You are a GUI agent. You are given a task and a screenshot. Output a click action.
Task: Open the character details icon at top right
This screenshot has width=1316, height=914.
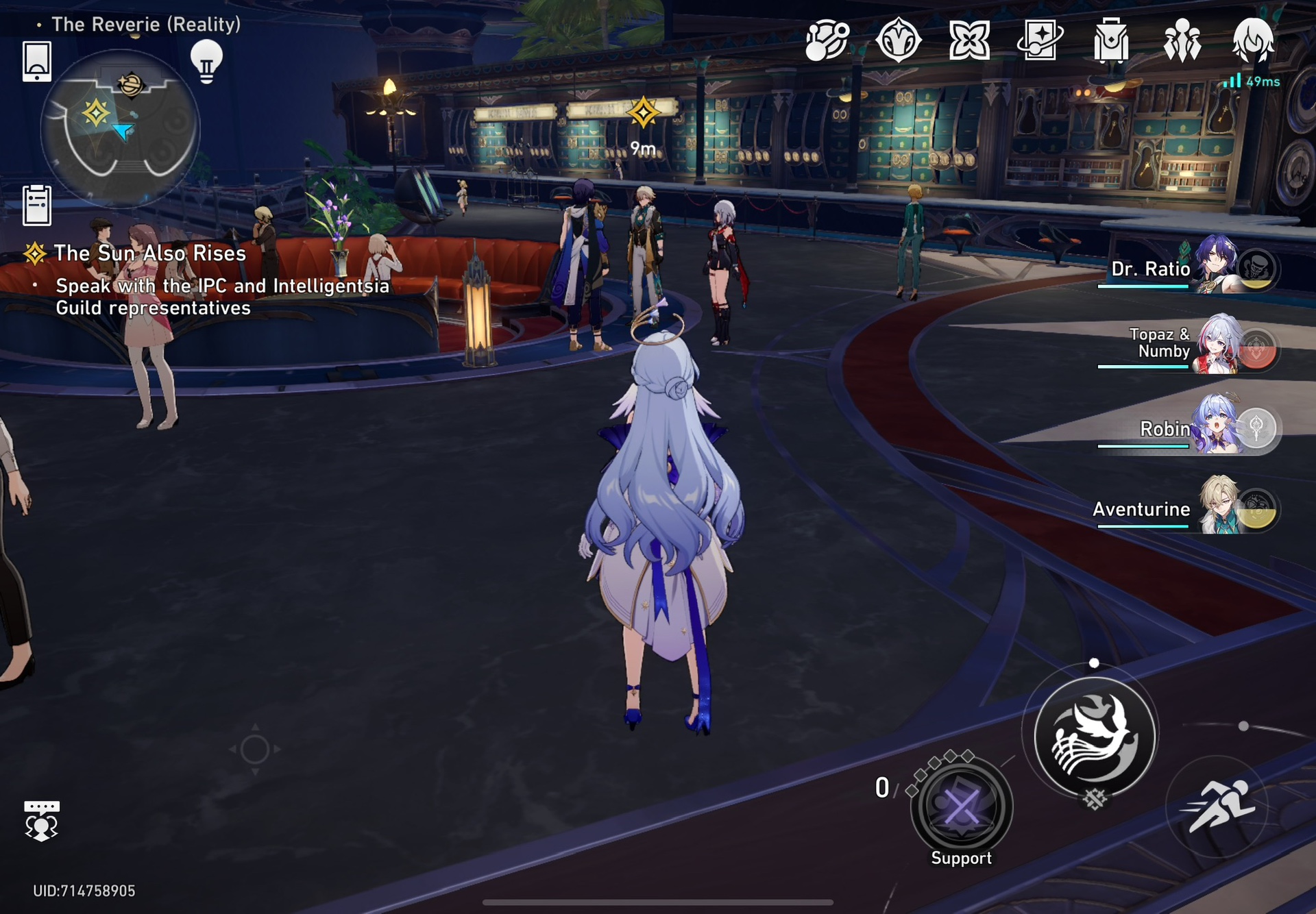[x=1254, y=40]
